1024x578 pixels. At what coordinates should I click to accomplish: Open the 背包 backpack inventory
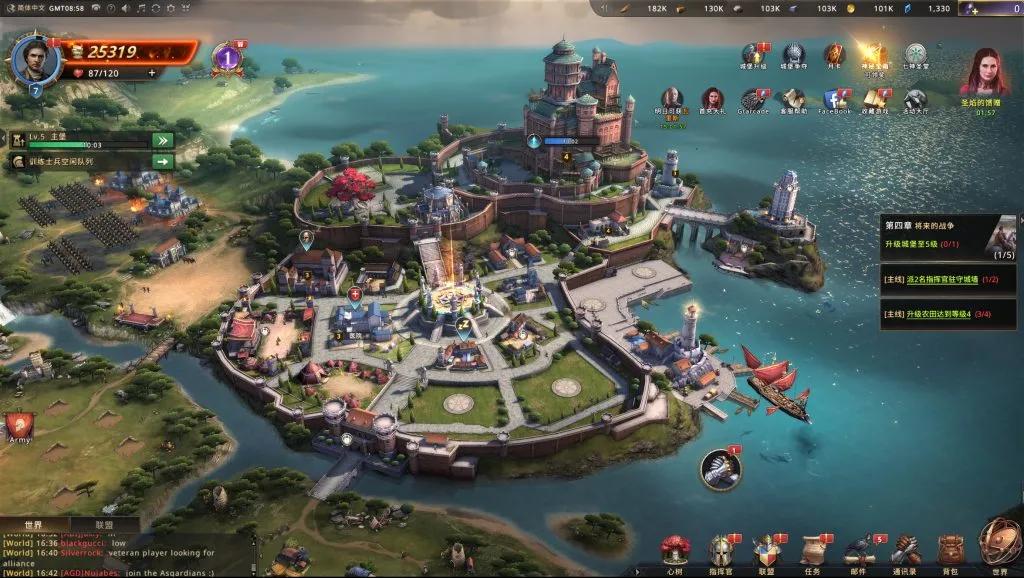coord(950,552)
